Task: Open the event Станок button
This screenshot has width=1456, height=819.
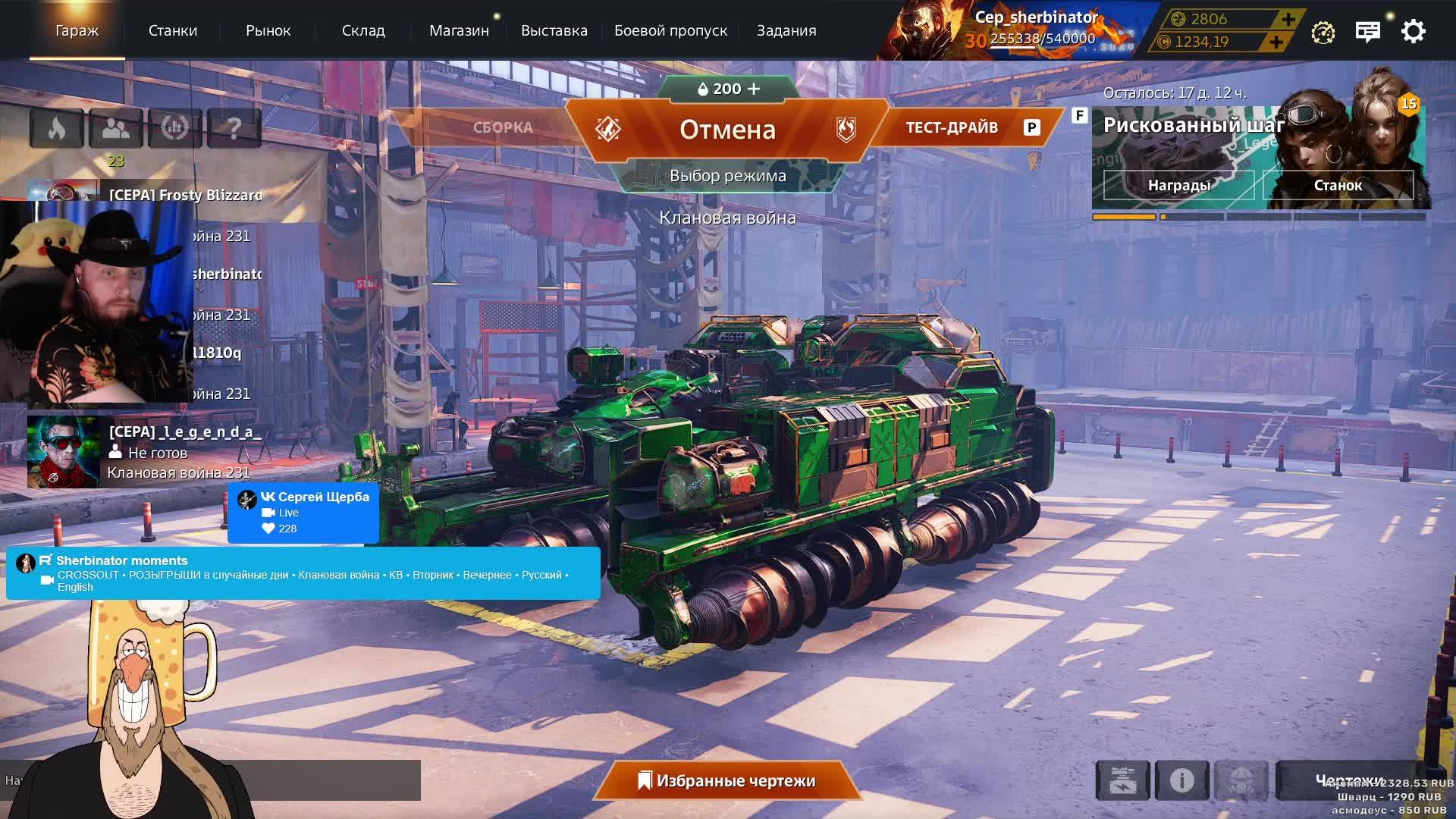Action: coord(1338,185)
